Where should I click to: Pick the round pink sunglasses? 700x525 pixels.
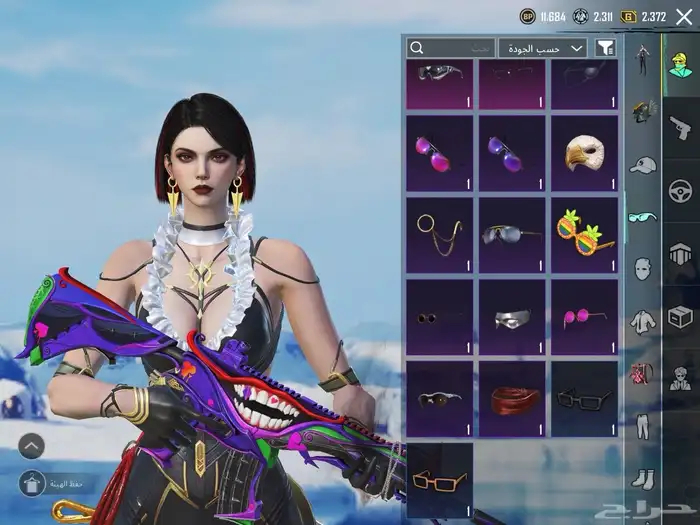coord(584,317)
